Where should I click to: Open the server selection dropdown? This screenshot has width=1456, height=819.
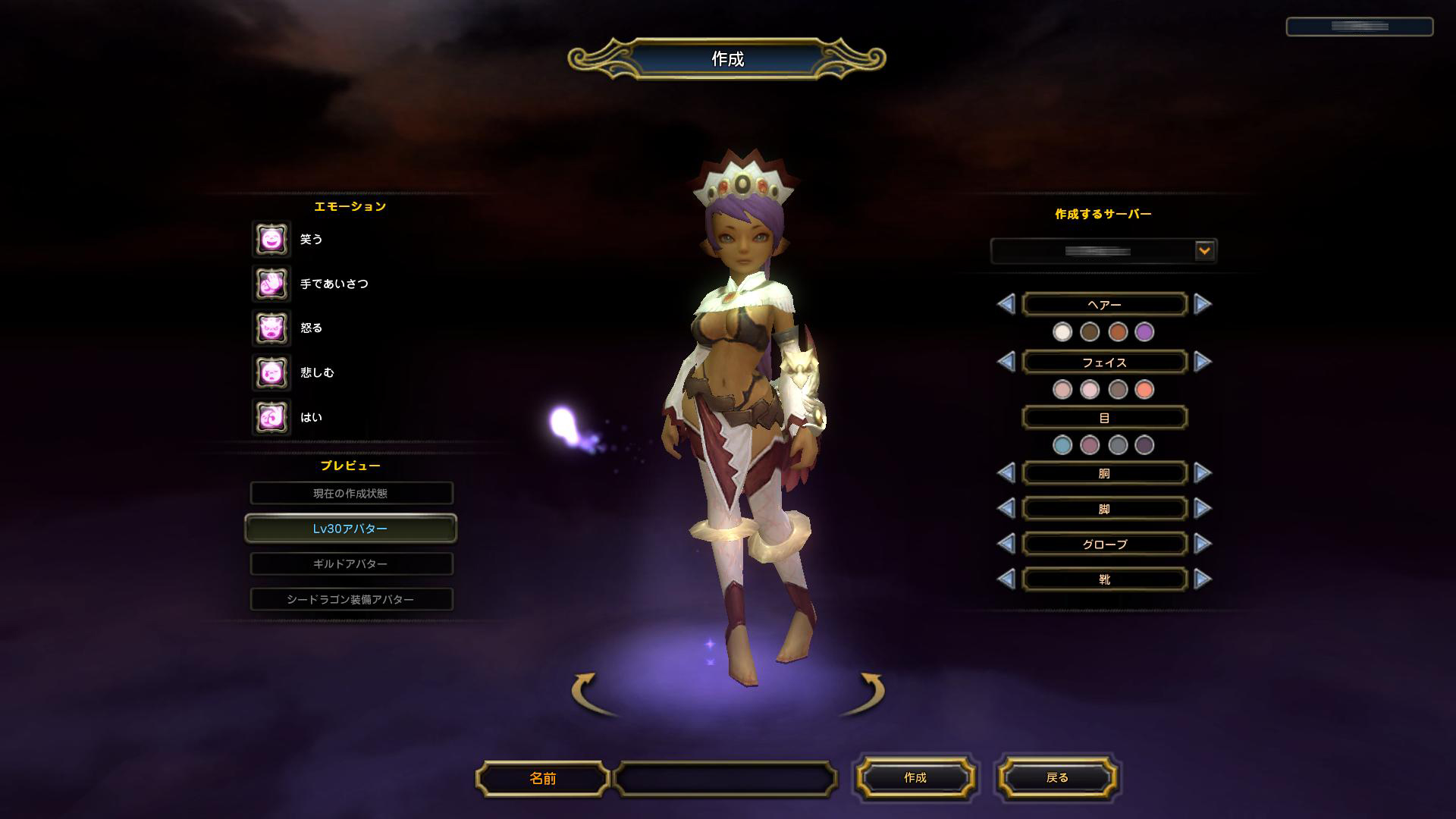tap(1203, 250)
